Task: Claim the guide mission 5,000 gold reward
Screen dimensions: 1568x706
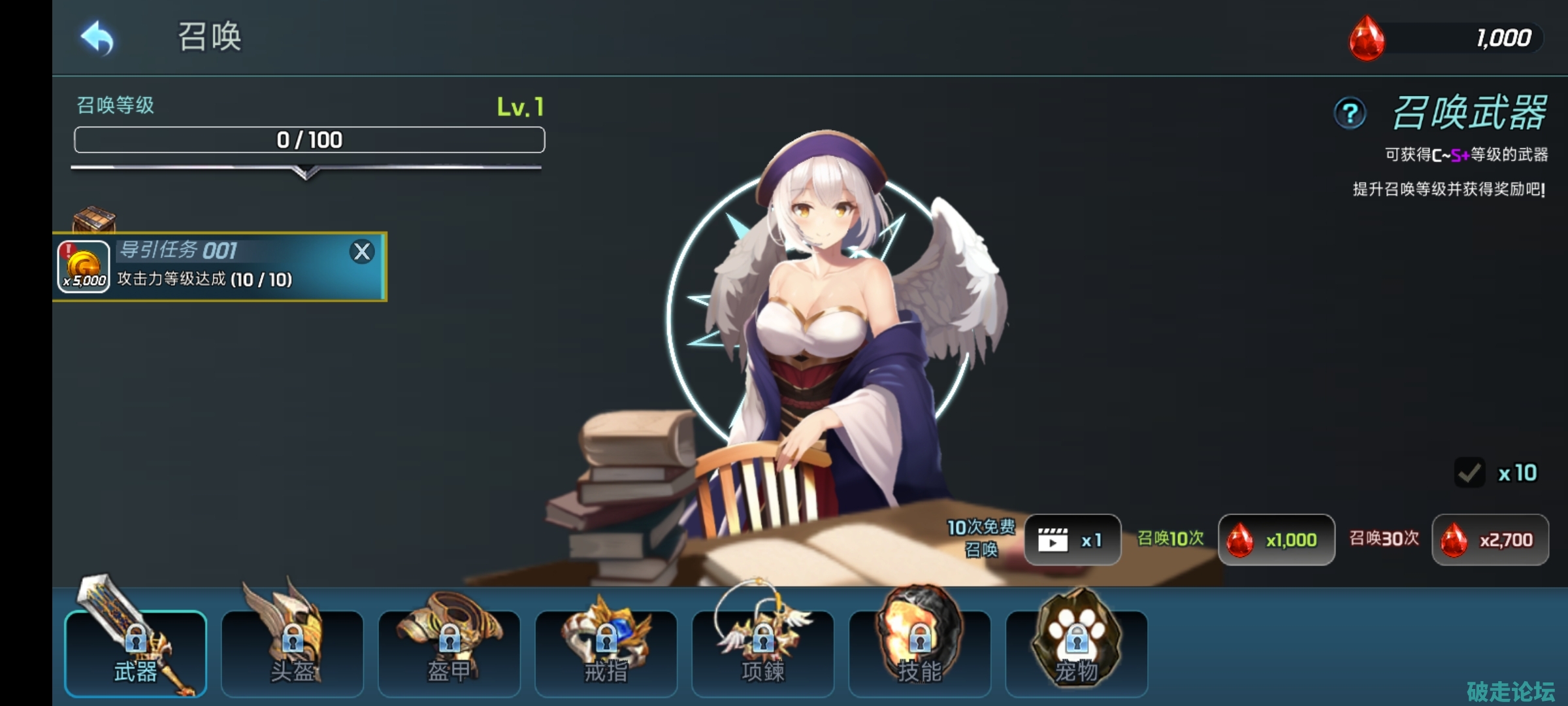Action: click(84, 267)
